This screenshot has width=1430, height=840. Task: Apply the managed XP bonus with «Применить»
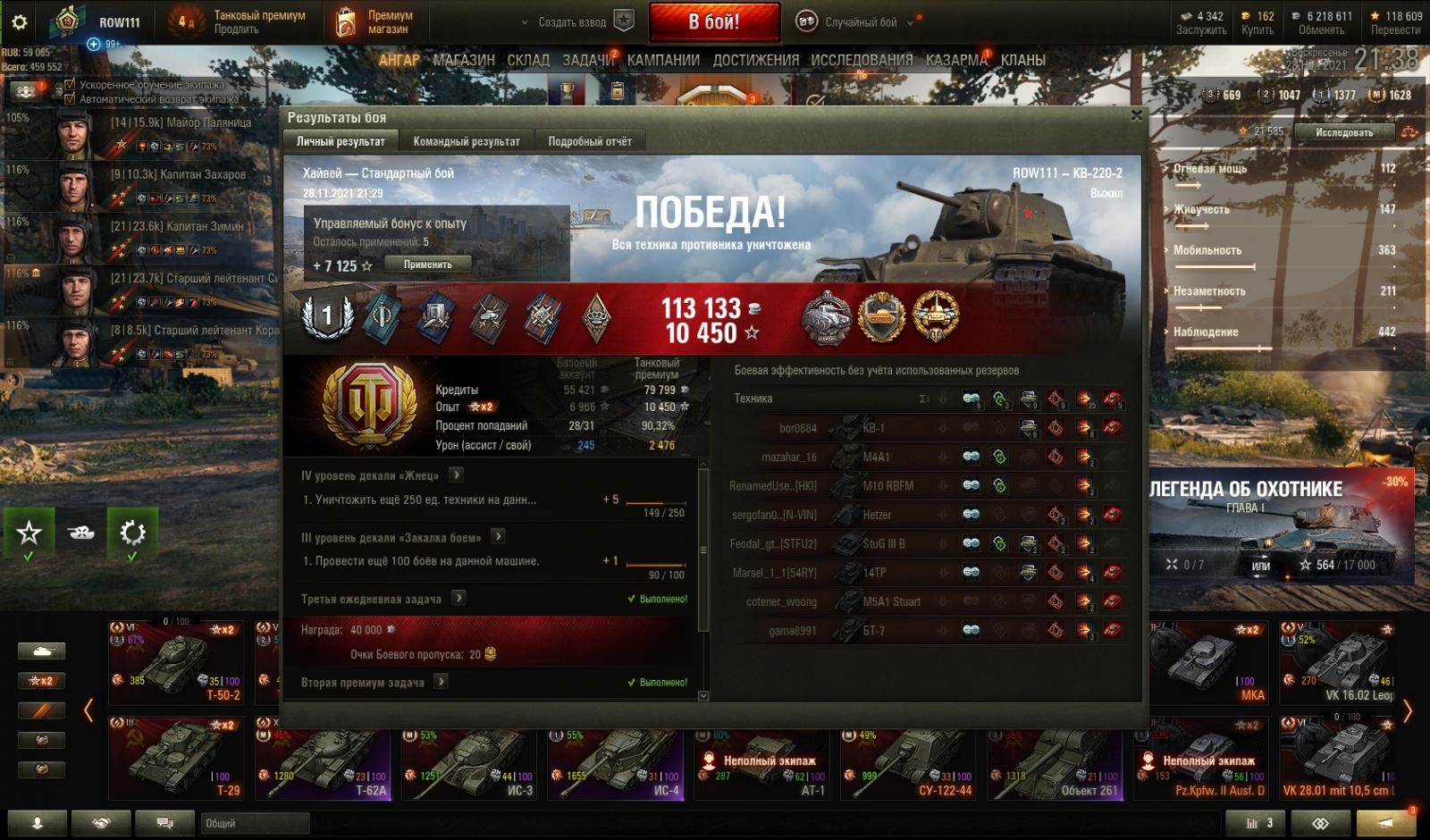pyautogui.click(x=427, y=265)
